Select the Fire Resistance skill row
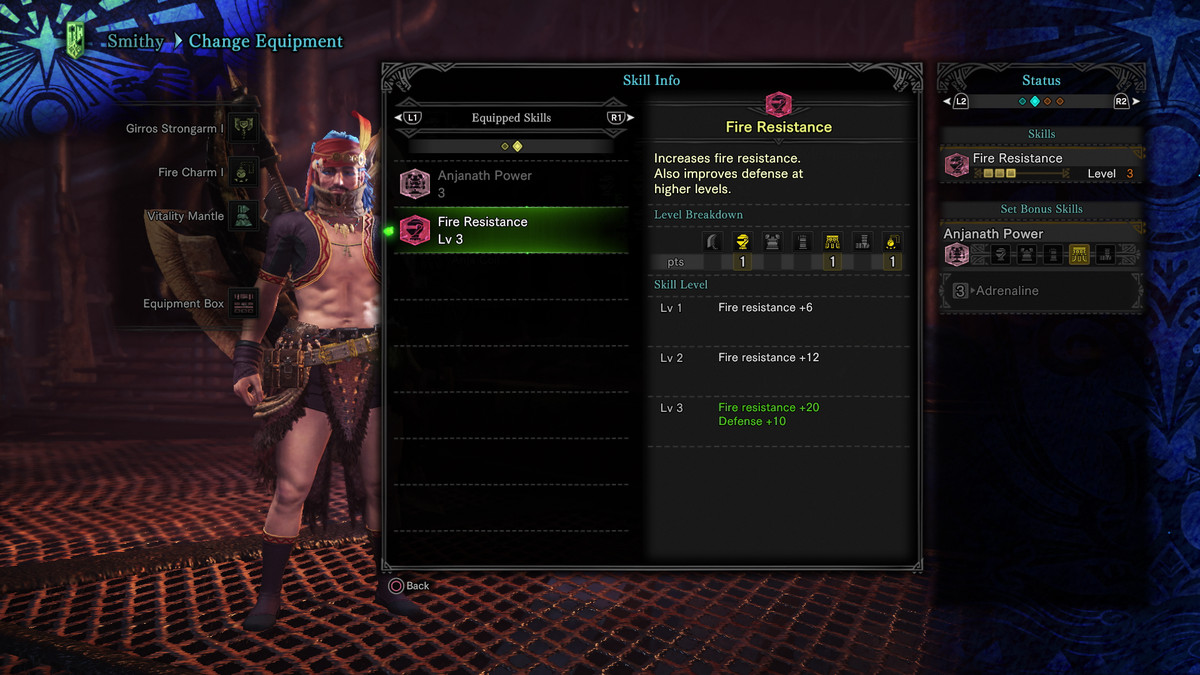This screenshot has width=1200, height=675. click(511, 230)
